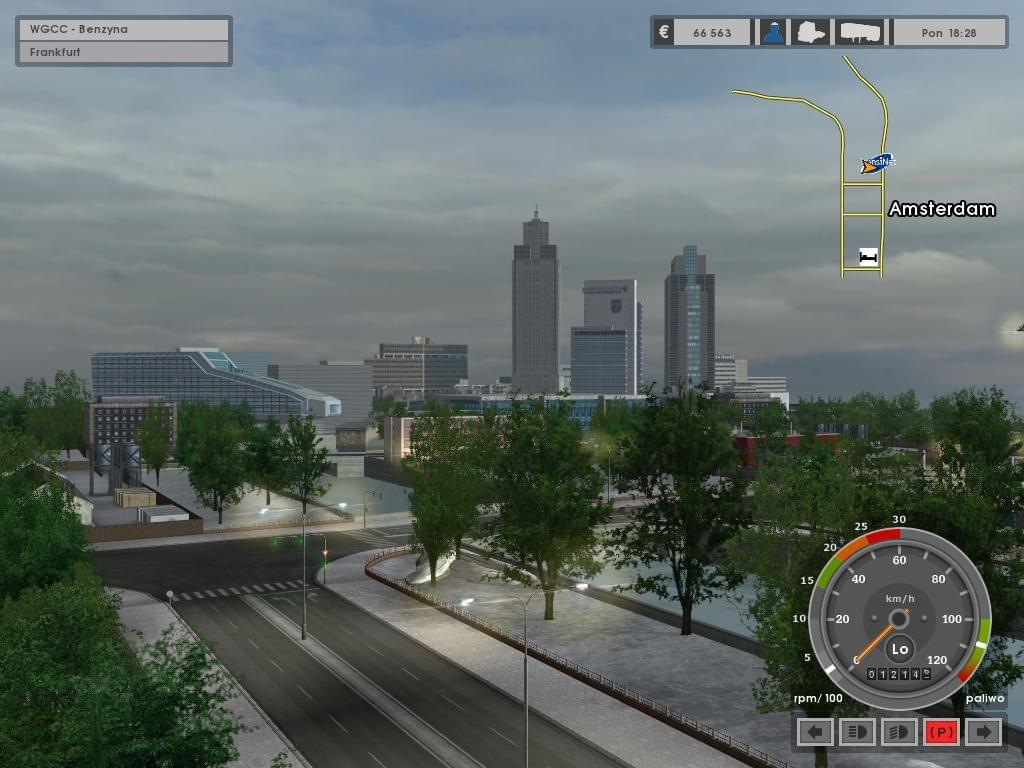Click the Frankfurt destination row
Viewport: 1024px width, 768px height.
click(x=124, y=52)
